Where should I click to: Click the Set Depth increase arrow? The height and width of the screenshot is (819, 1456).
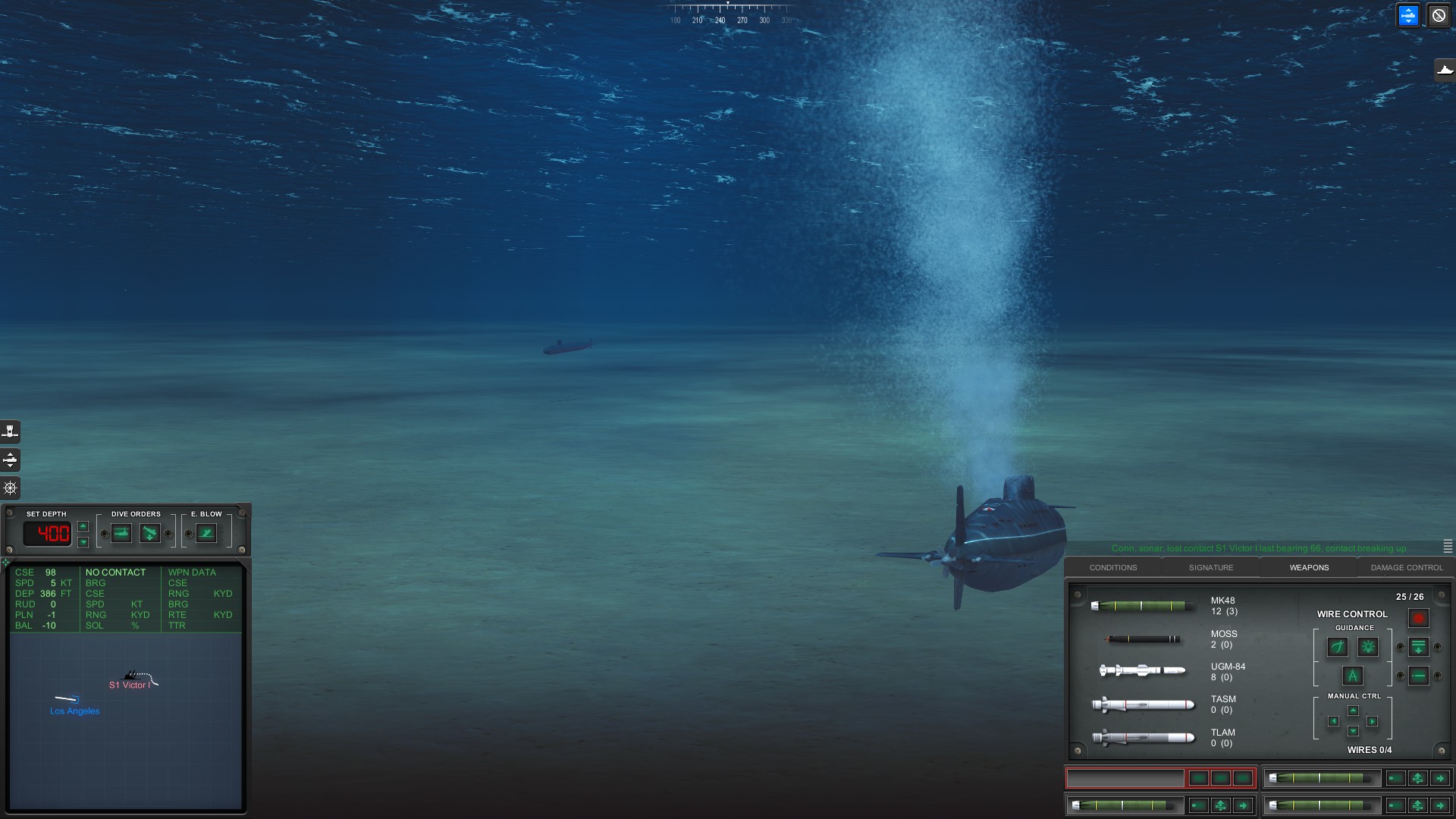click(83, 526)
